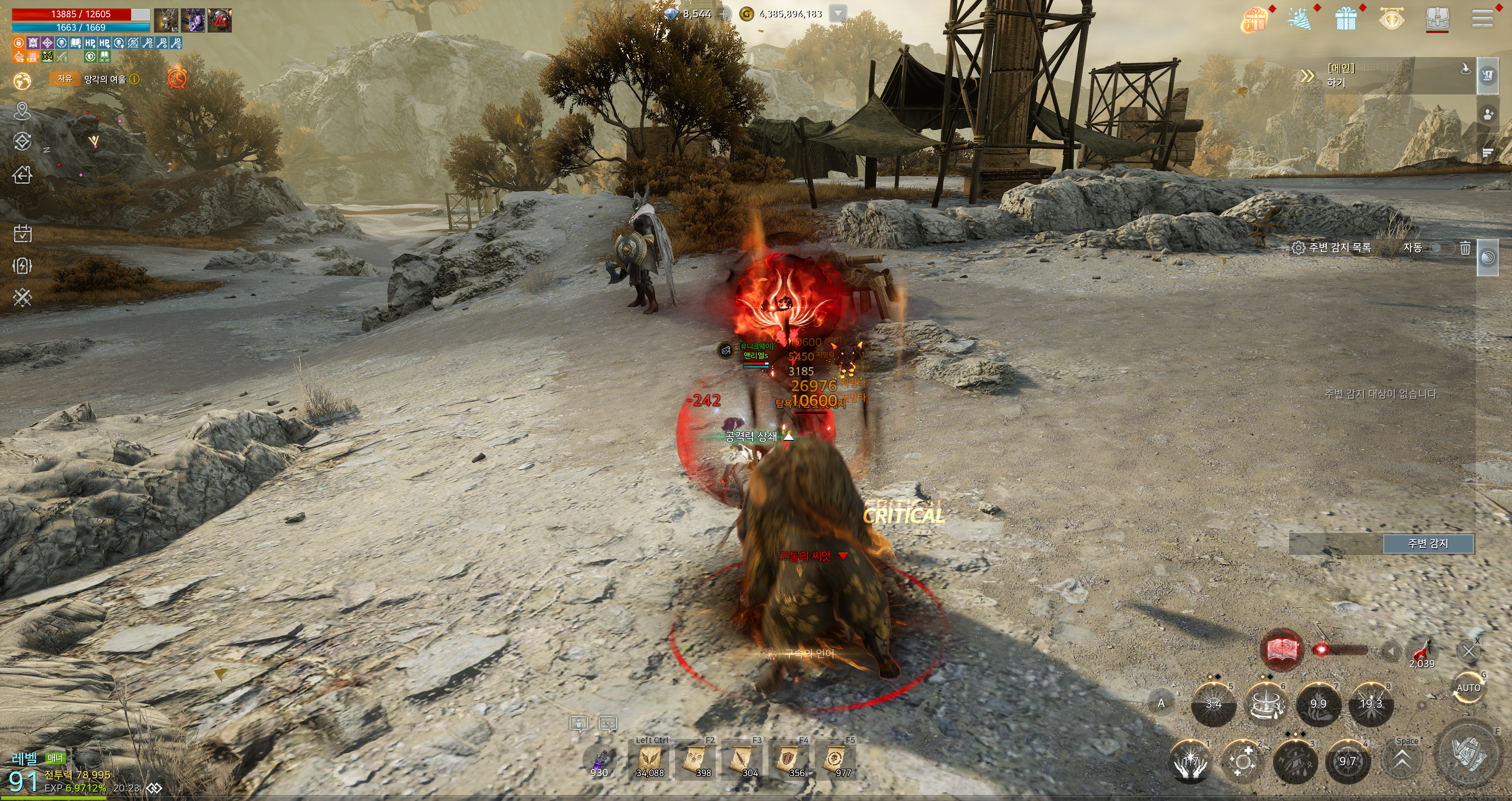This screenshot has height=801, width=1512.
Task: Toggle the 자동 switch in detection list
Action: (x=1442, y=248)
